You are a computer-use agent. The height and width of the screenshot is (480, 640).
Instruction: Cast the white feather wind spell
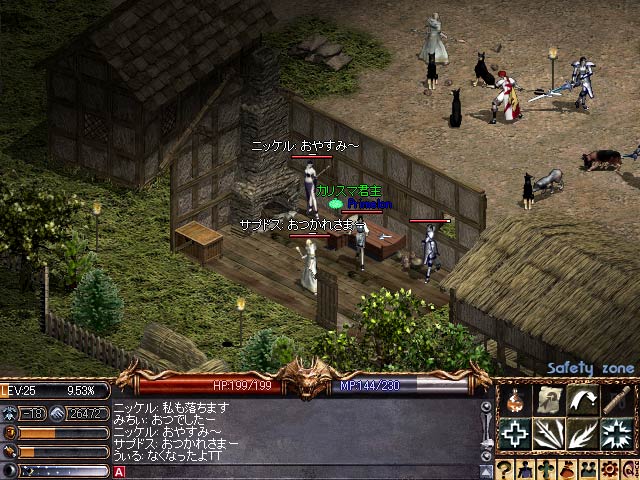click(583, 434)
